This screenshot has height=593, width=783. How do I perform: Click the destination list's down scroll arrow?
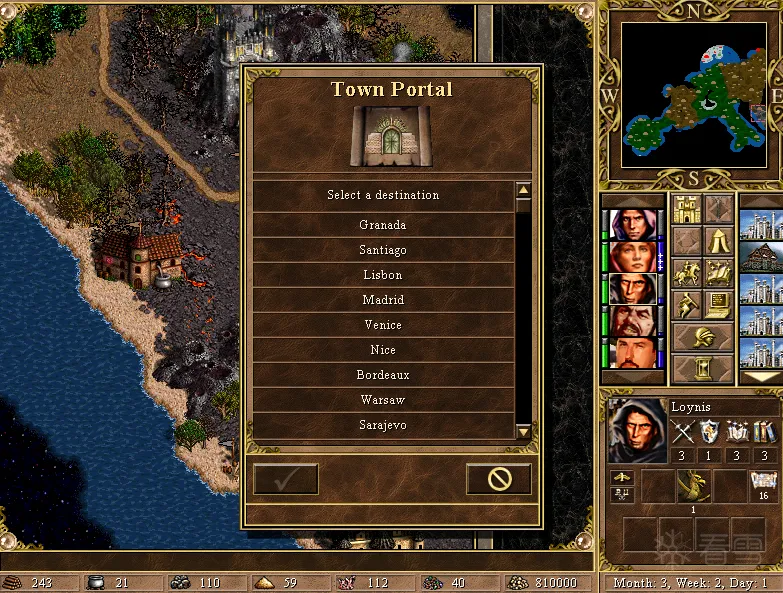click(x=523, y=431)
